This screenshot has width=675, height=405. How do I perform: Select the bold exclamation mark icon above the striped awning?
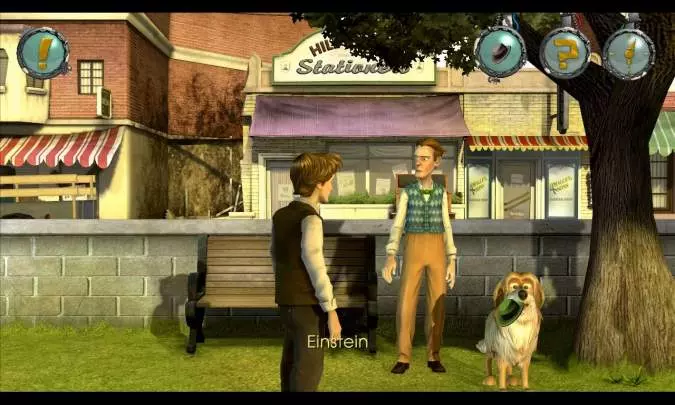[43, 53]
